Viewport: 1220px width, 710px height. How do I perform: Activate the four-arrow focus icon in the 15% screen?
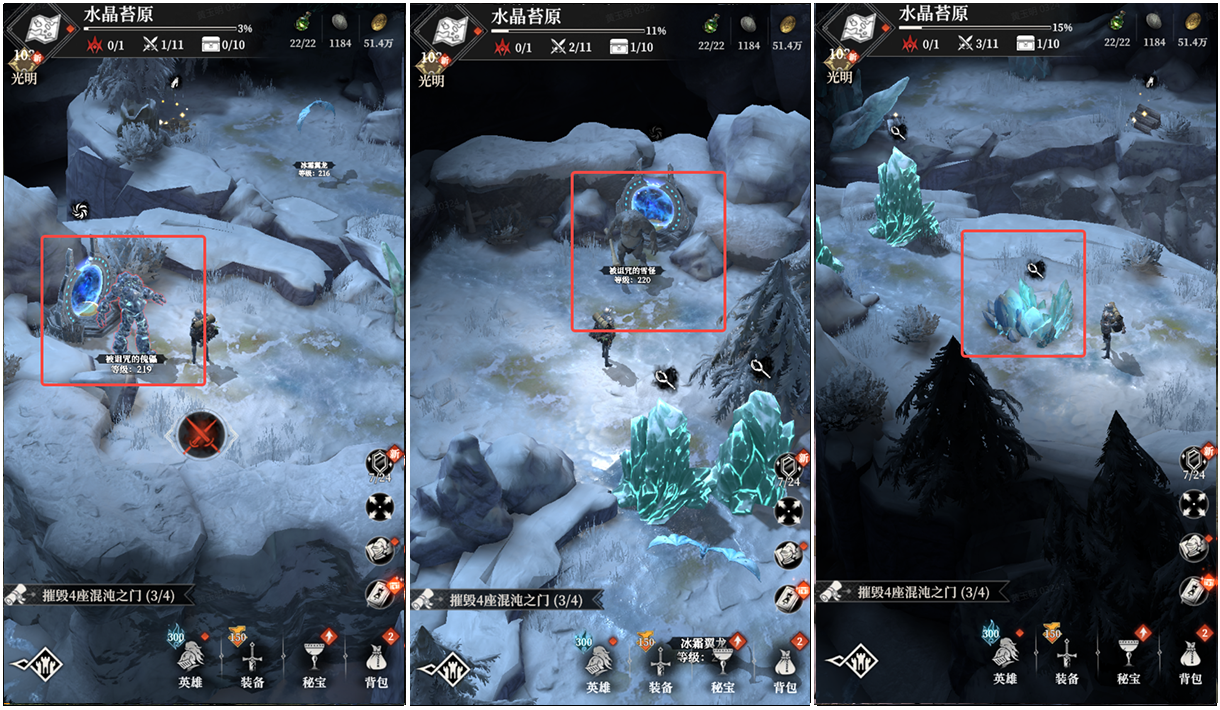1193,504
